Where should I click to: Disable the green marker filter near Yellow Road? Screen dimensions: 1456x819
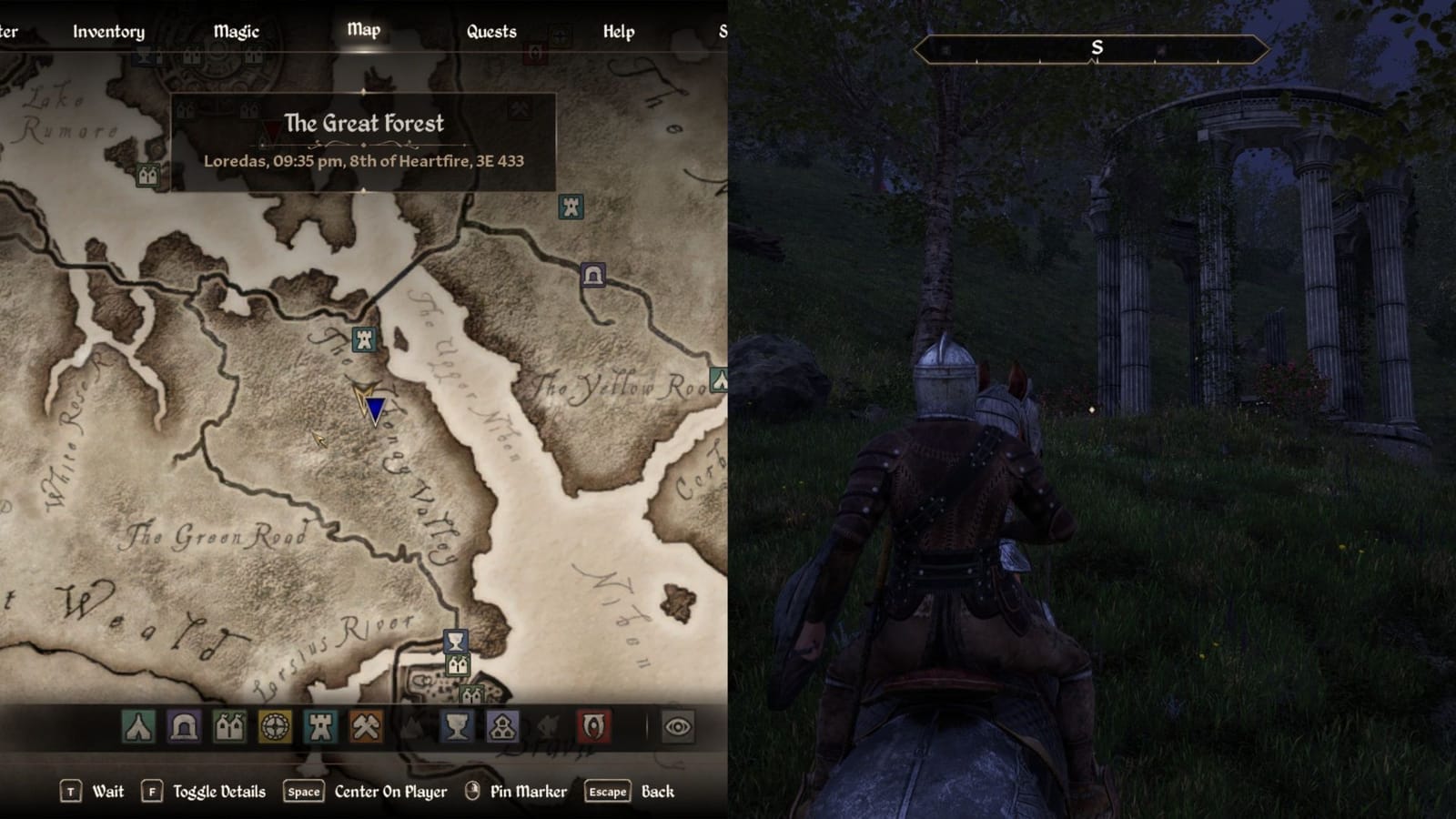pyautogui.click(x=718, y=379)
